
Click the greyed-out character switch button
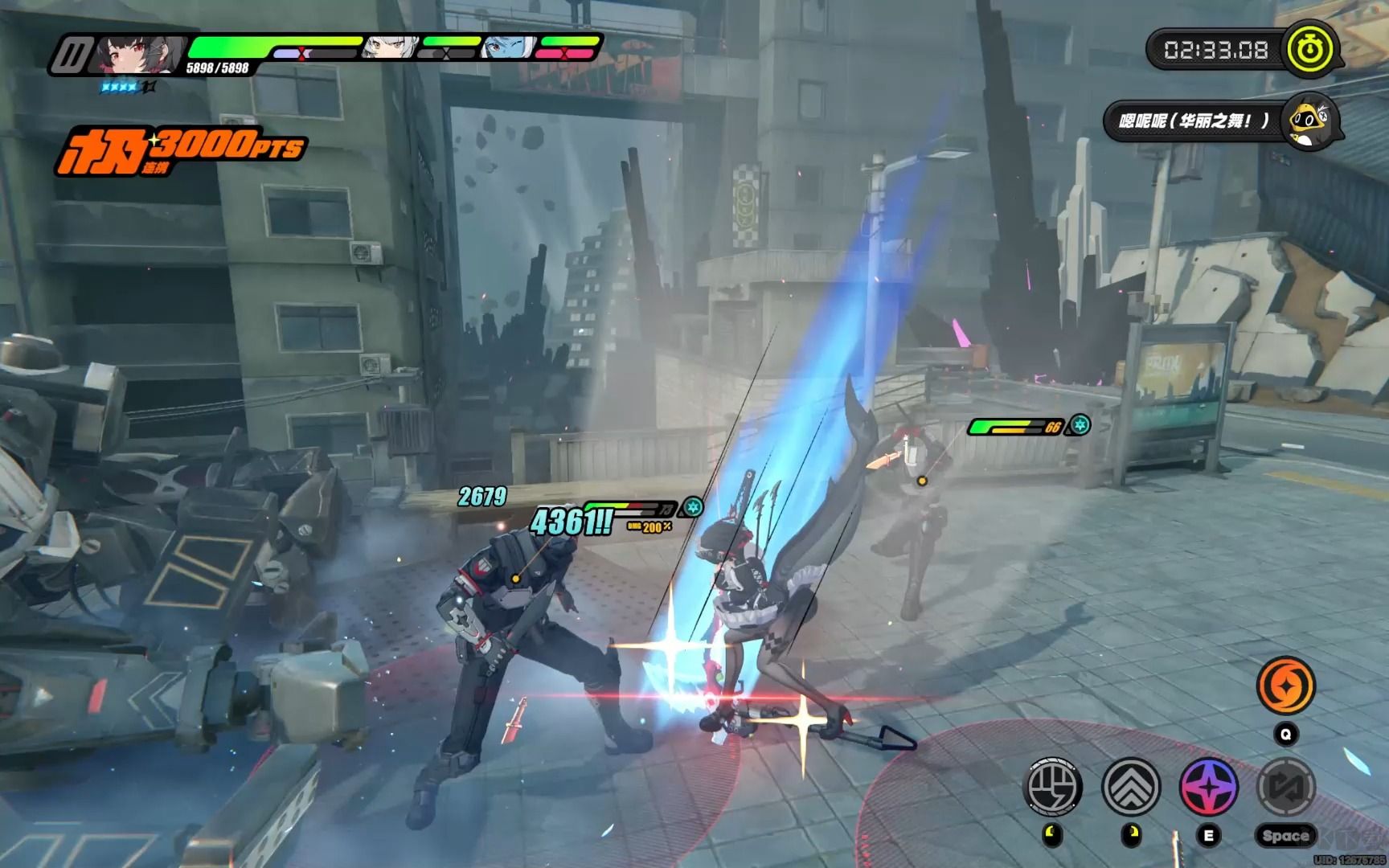pyautogui.click(x=1285, y=786)
